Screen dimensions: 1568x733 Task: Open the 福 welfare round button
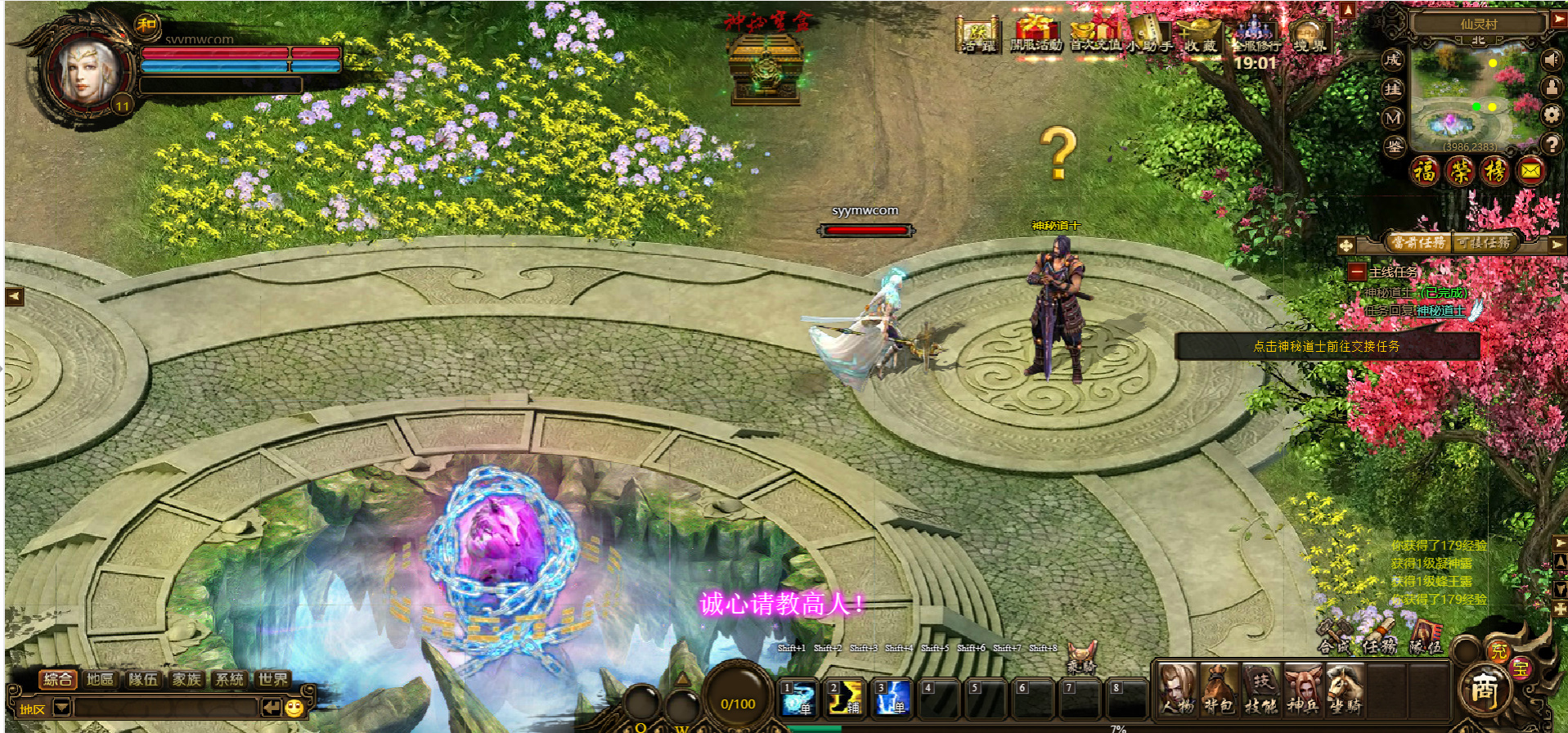(x=1425, y=171)
